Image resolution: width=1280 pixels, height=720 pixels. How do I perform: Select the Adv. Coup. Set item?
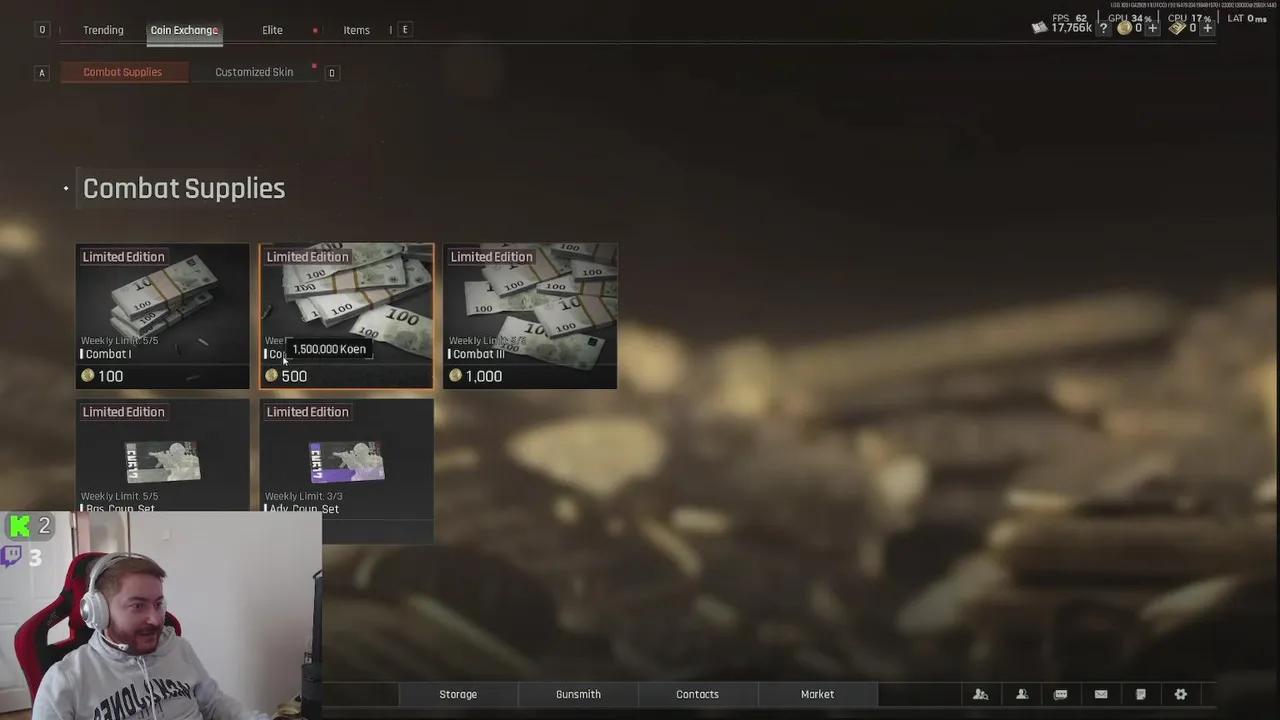point(346,460)
